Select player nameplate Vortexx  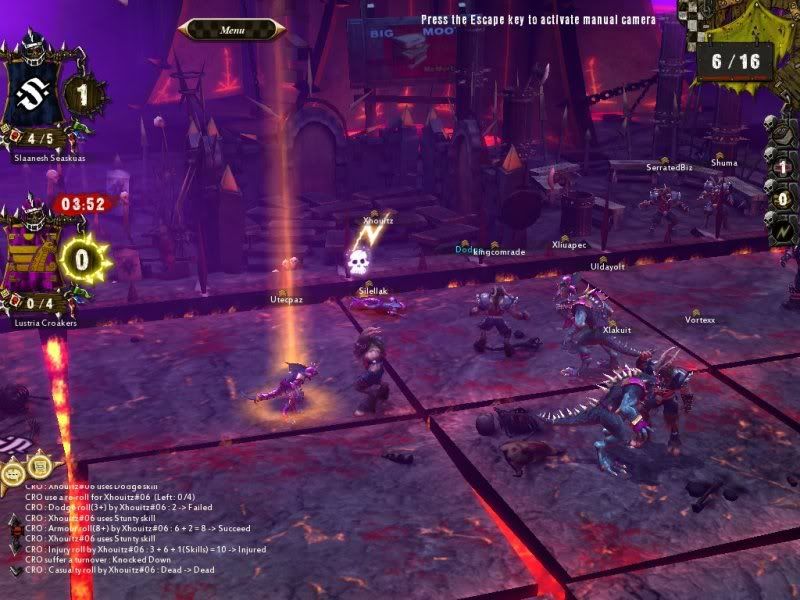click(700, 320)
